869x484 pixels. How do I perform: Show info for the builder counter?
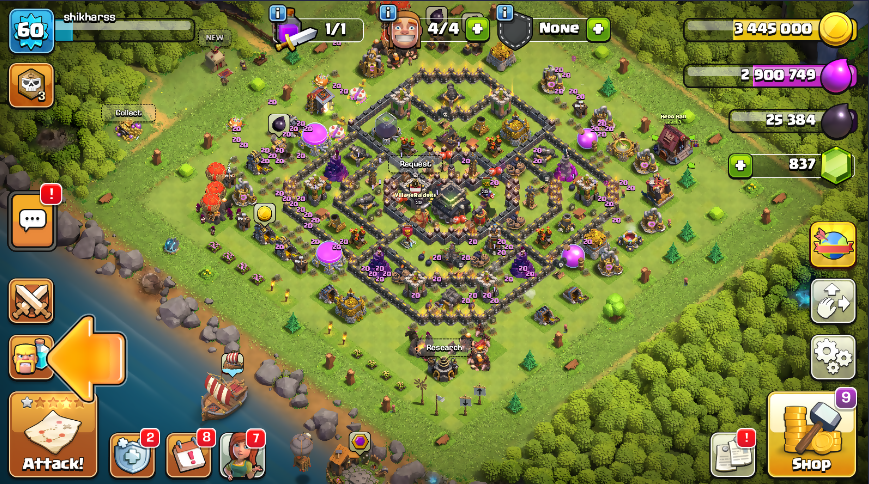coord(388,13)
